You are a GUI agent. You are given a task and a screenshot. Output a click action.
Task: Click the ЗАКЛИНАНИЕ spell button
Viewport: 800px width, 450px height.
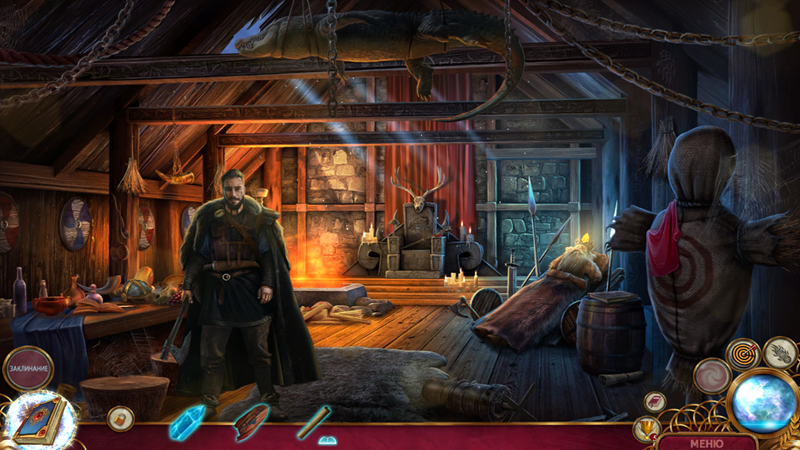pos(28,368)
